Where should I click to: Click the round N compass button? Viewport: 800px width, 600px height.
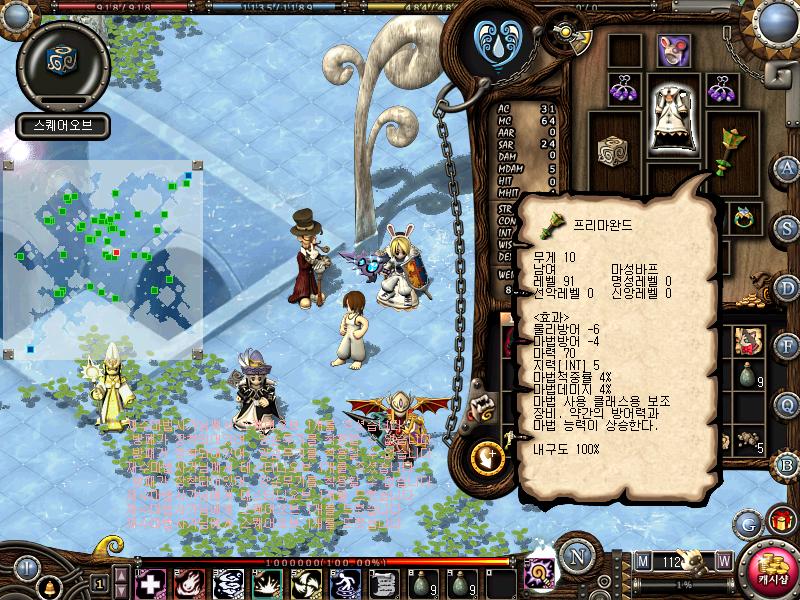[x=577, y=557]
